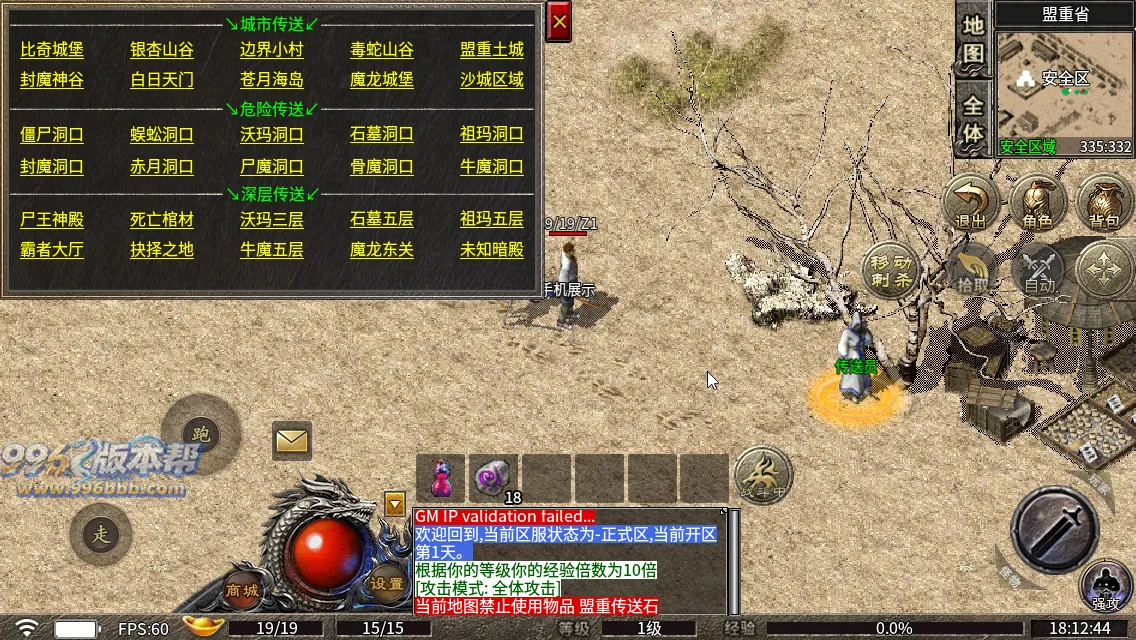Toggle 自动 auto-combat
1136x640 pixels.
coord(1038,270)
